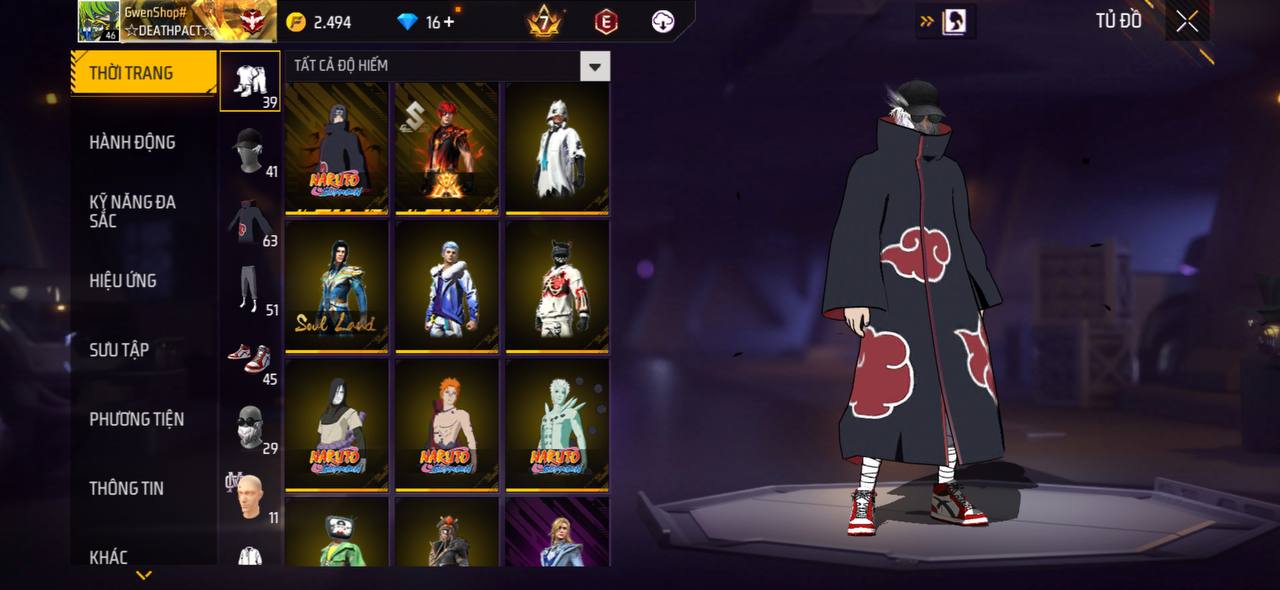The image size is (1280, 590).
Task: Choose the sneakers footwear subcategory
Action: click(x=250, y=358)
